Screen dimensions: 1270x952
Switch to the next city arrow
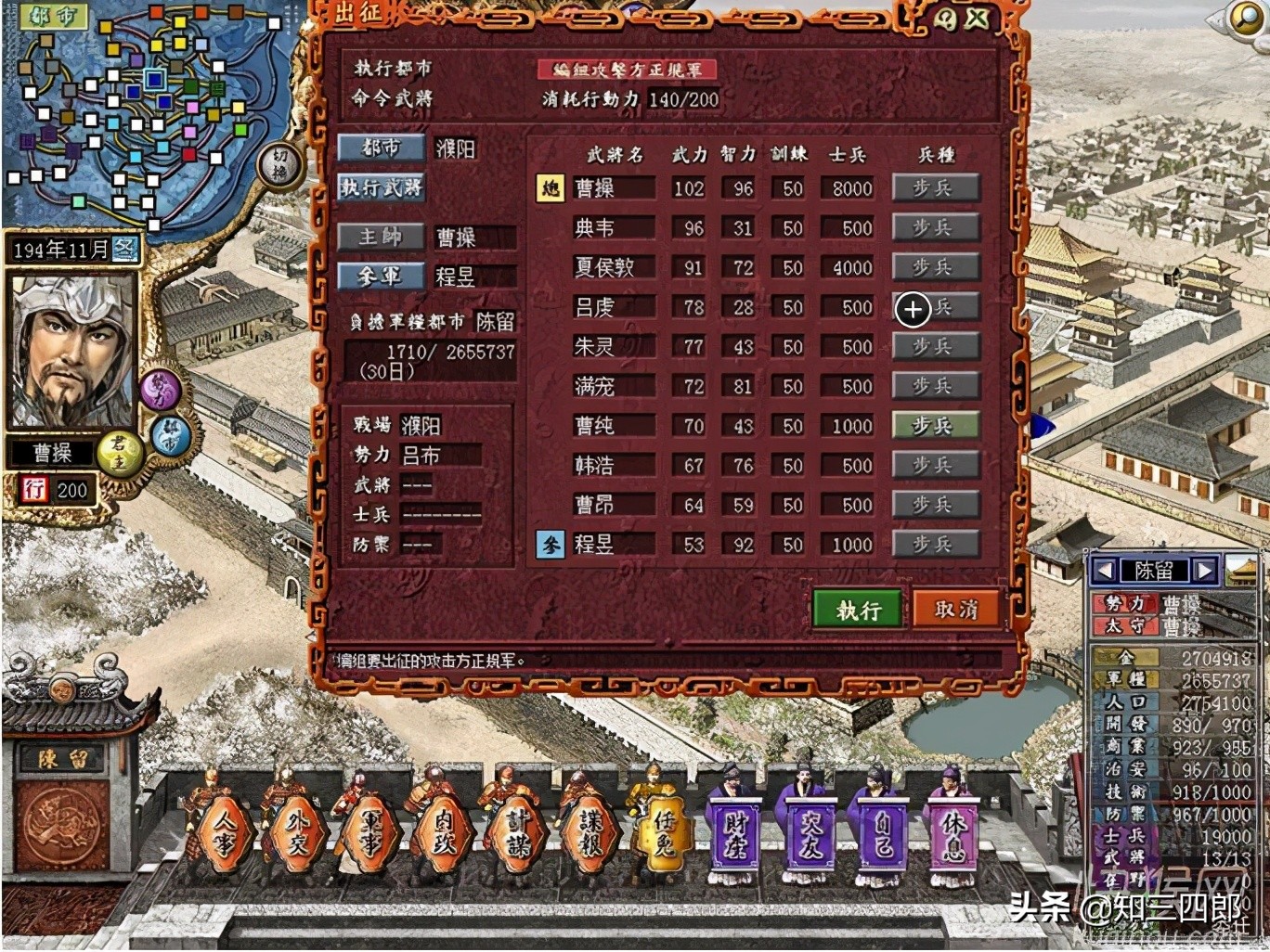[x=1204, y=570]
